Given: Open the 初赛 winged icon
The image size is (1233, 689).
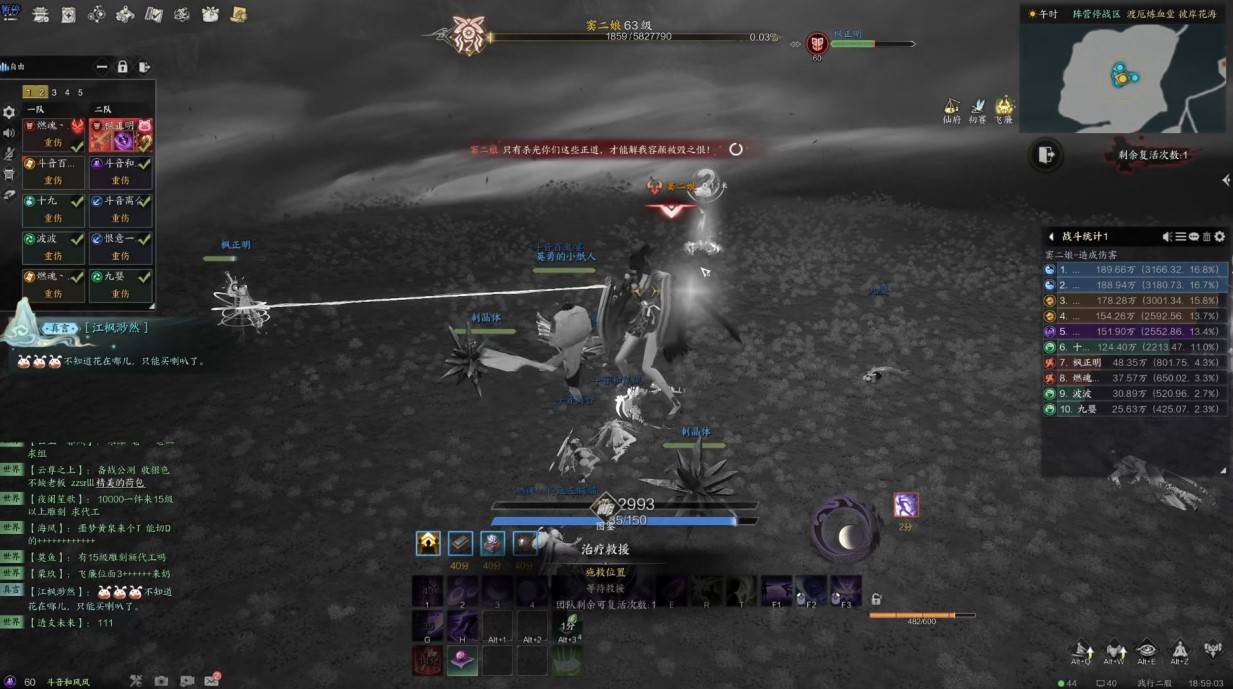Looking at the screenshot, I should click(978, 106).
